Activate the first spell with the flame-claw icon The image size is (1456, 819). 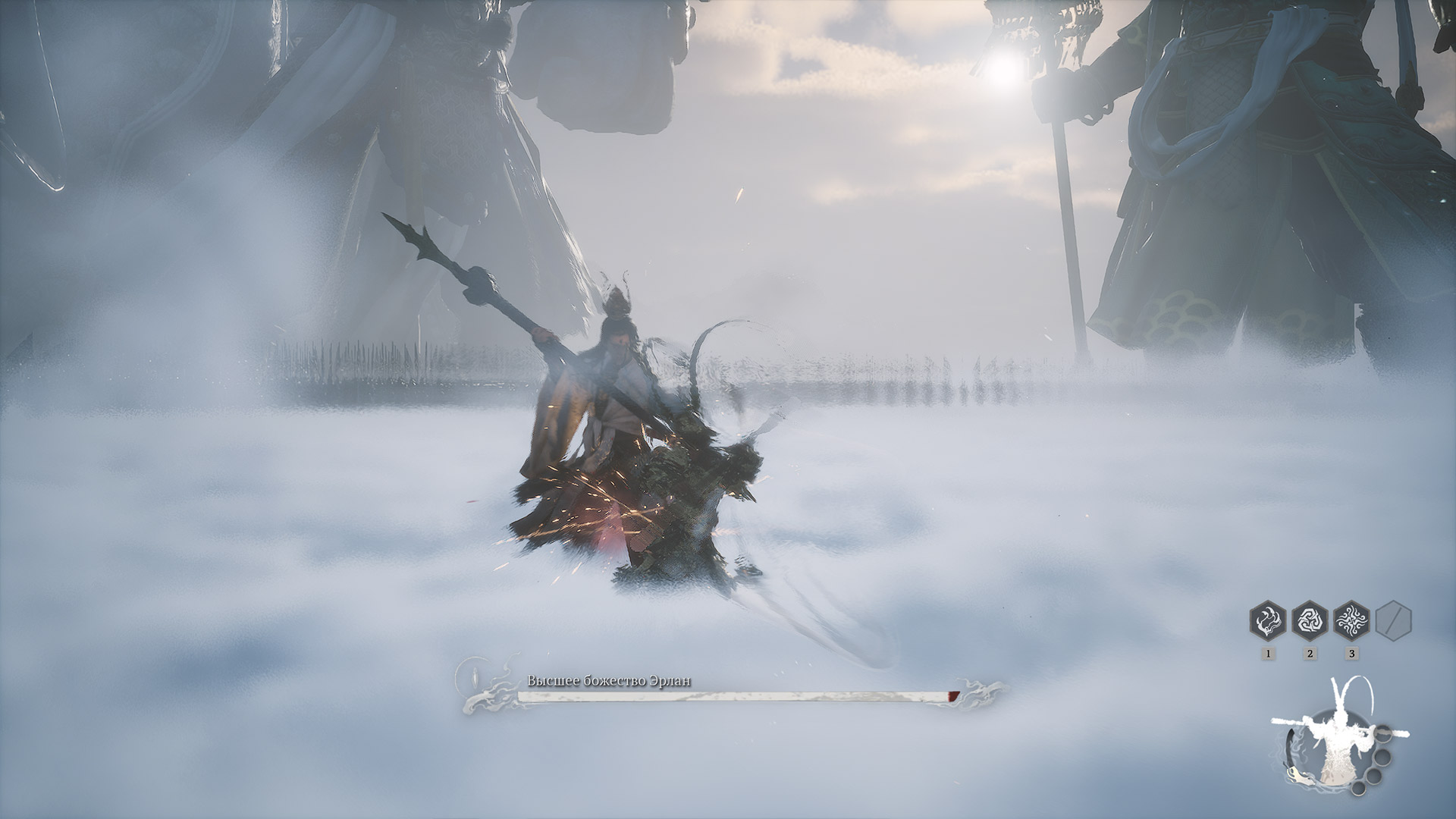point(1268,621)
